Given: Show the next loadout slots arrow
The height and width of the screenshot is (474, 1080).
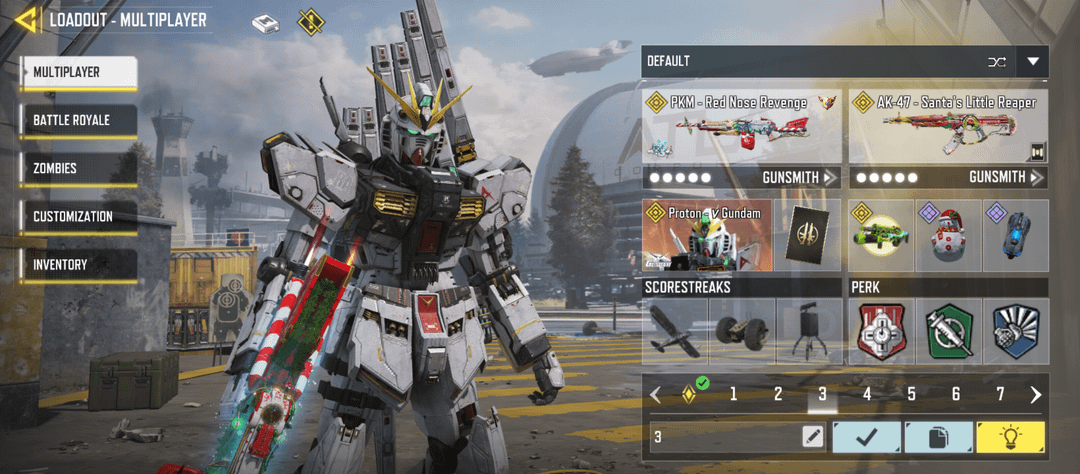Looking at the screenshot, I should click(1036, 394).
